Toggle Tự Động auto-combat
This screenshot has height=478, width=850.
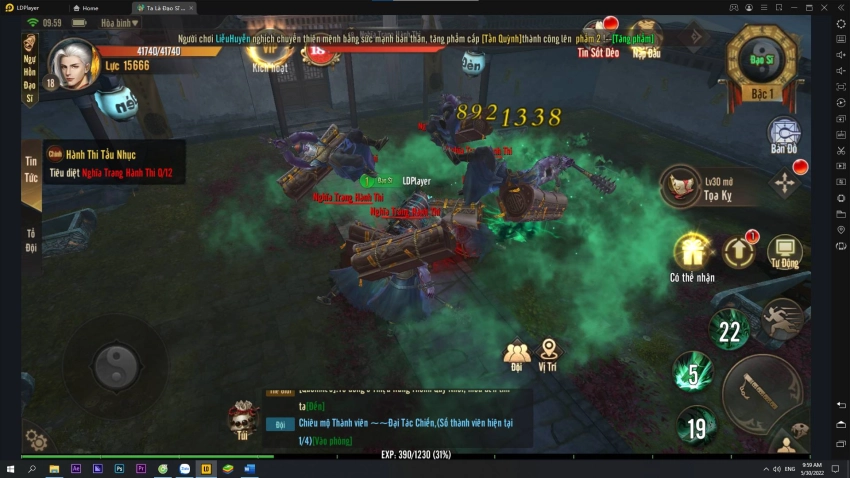click(784, 253)
